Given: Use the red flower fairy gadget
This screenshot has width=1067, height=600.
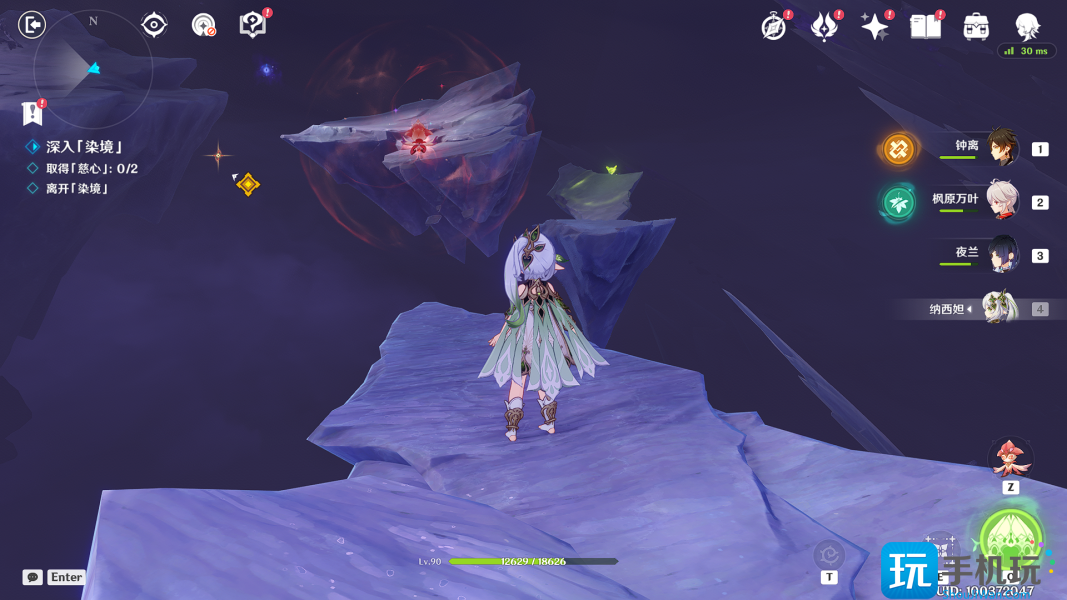Looking at the screenshot, I should click(x=1010, y=457).
